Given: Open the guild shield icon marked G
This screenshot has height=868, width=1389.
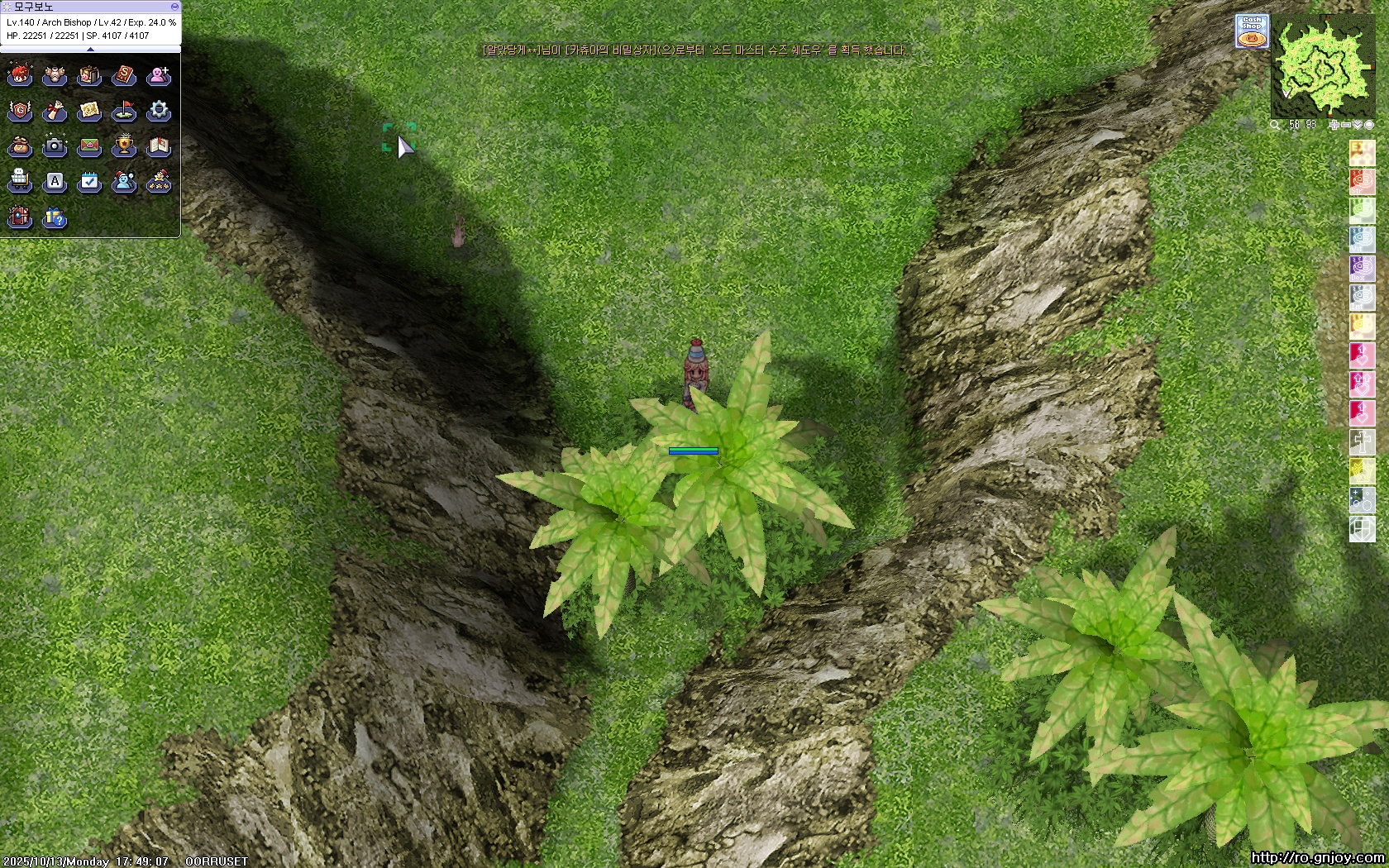Looking at the screenshot, I should click(x=20, y=111).
